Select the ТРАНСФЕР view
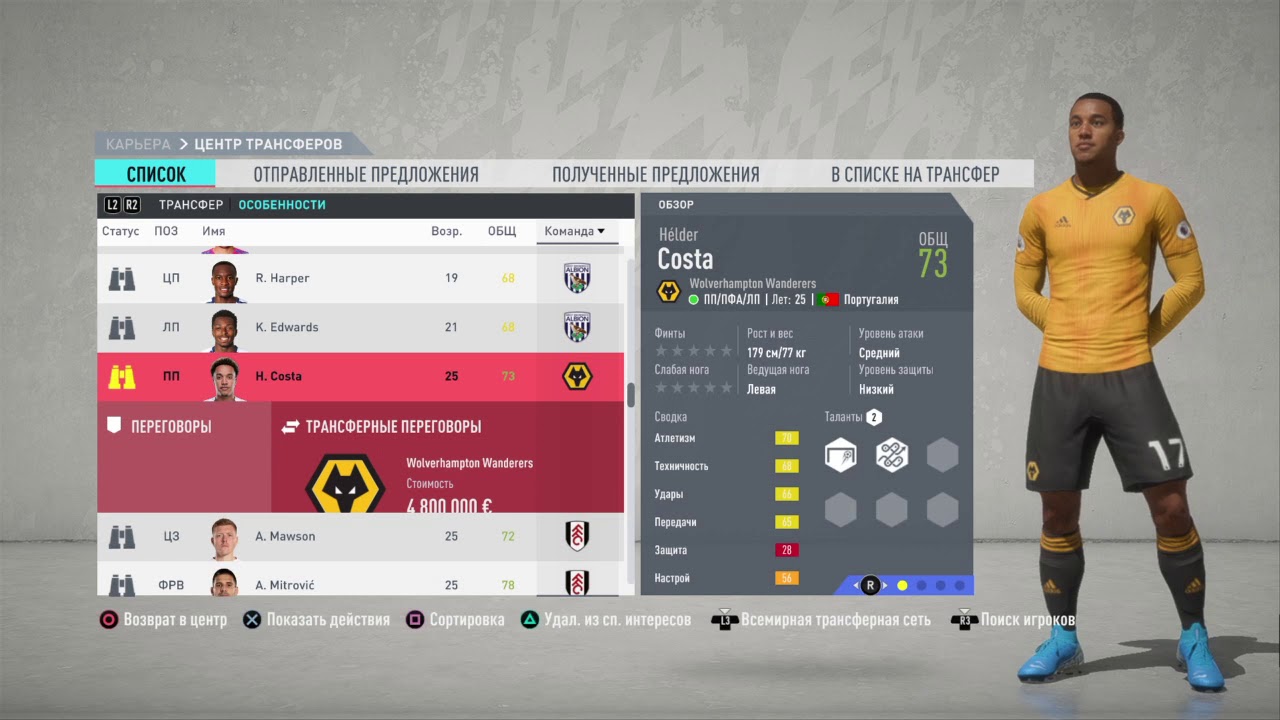1280x720 pixels. 190,205
